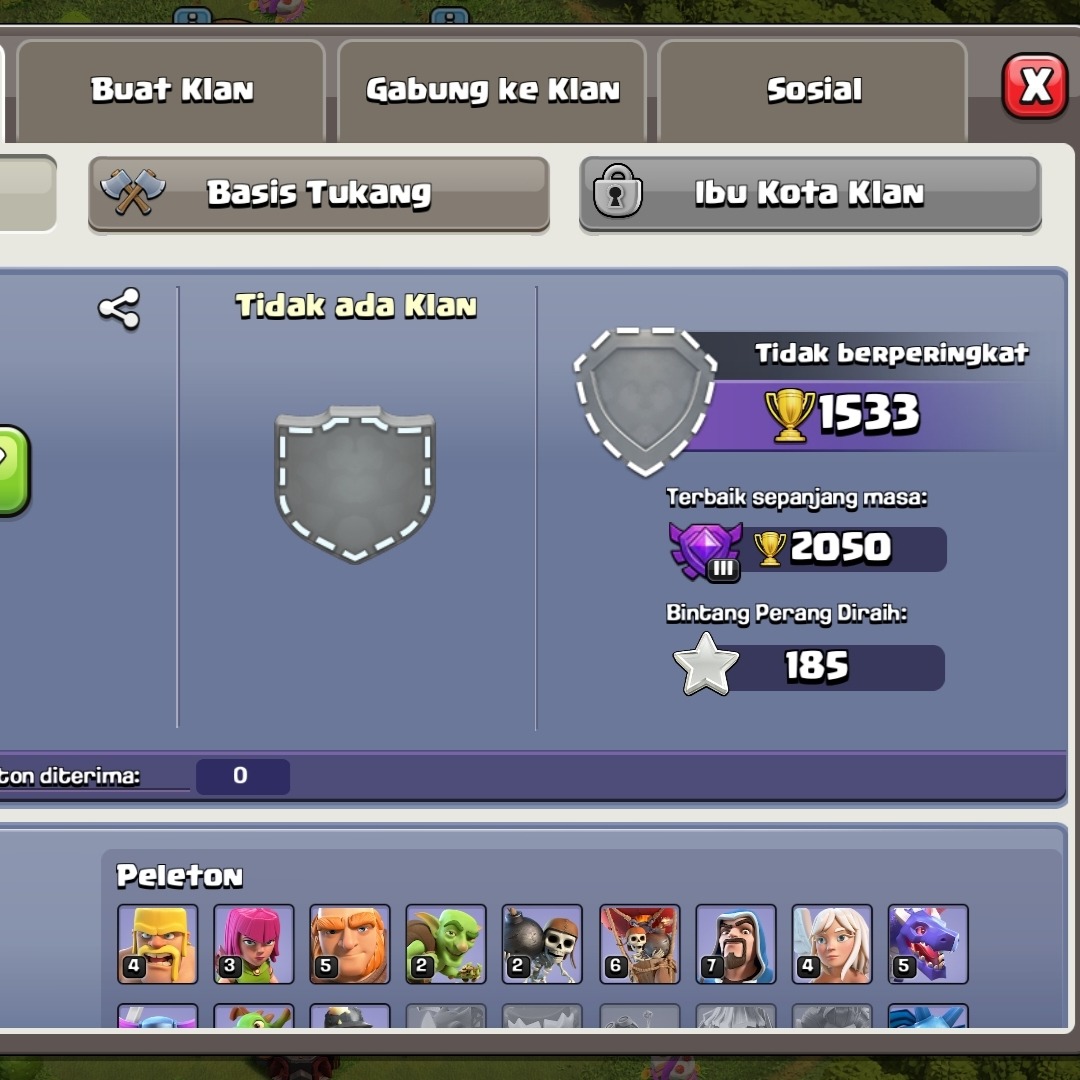Select the Healer troop icon

pos(832,944)
